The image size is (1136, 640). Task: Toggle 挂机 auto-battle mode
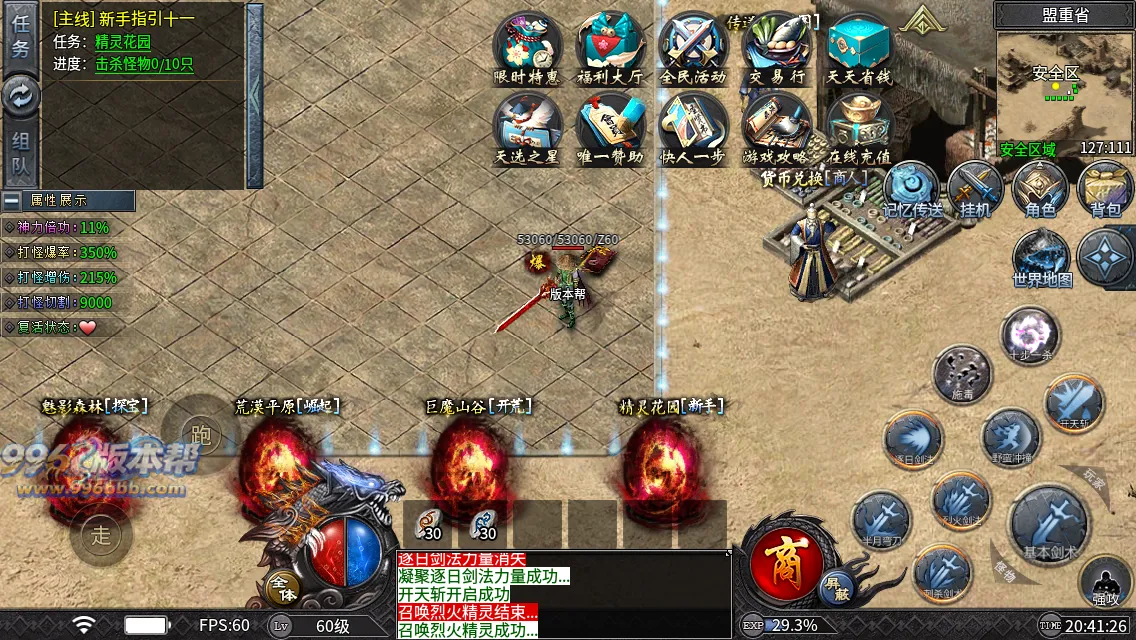(x=975, y=188)
